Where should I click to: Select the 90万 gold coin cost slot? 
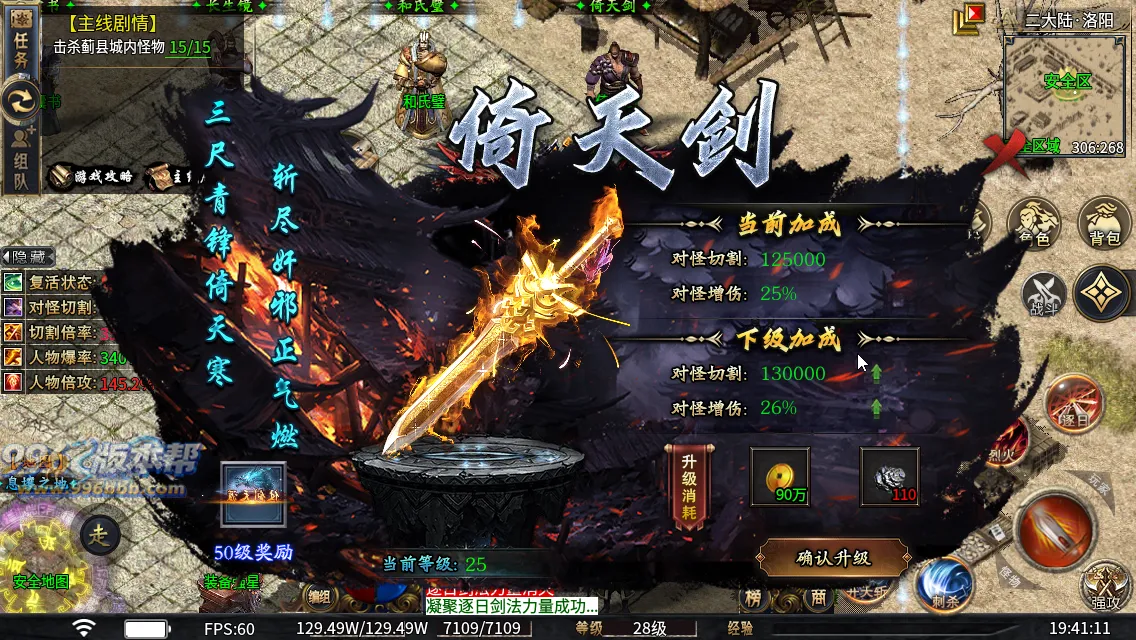780,476
